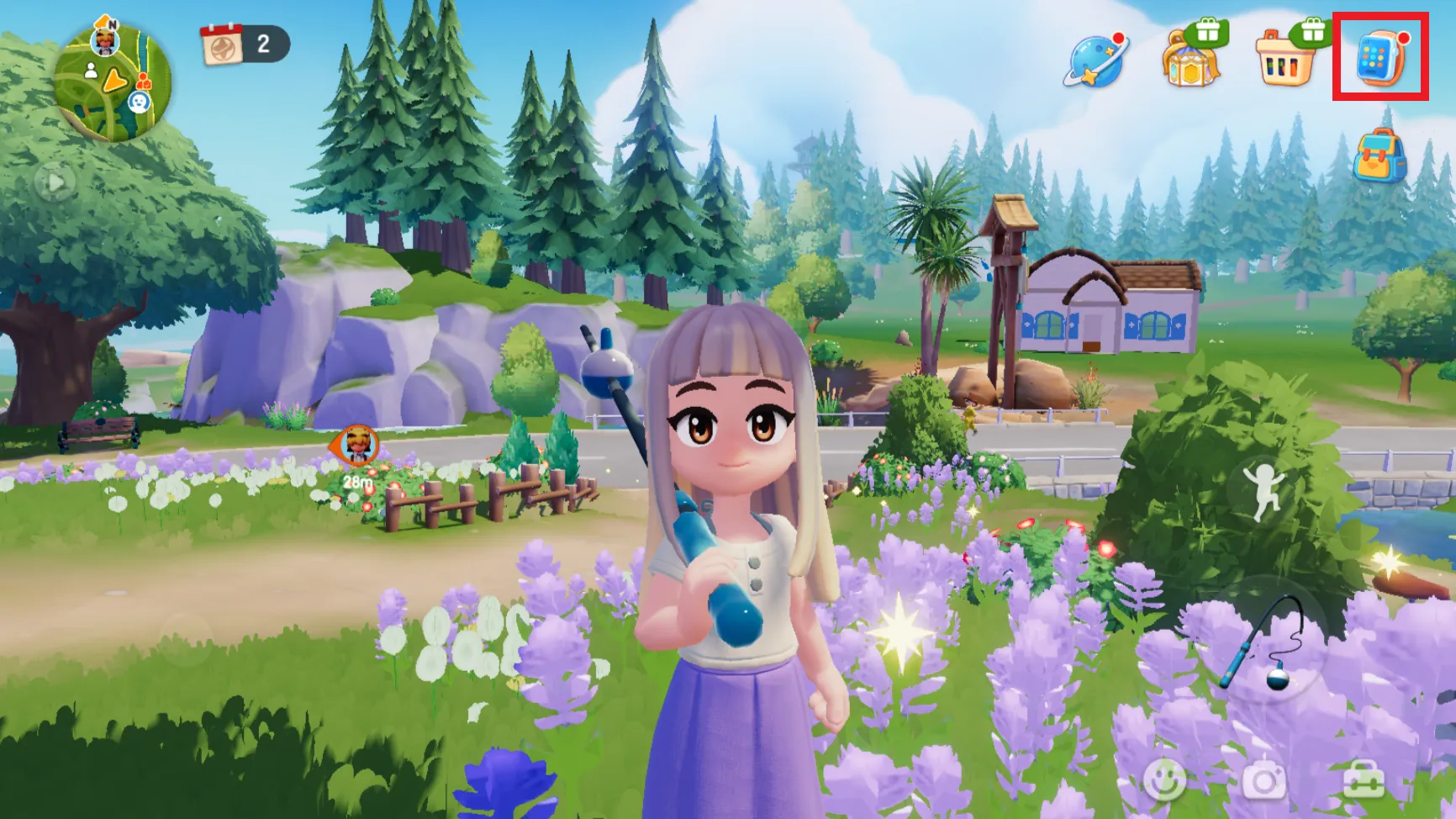Open the circular minimap

click(113, 82)
